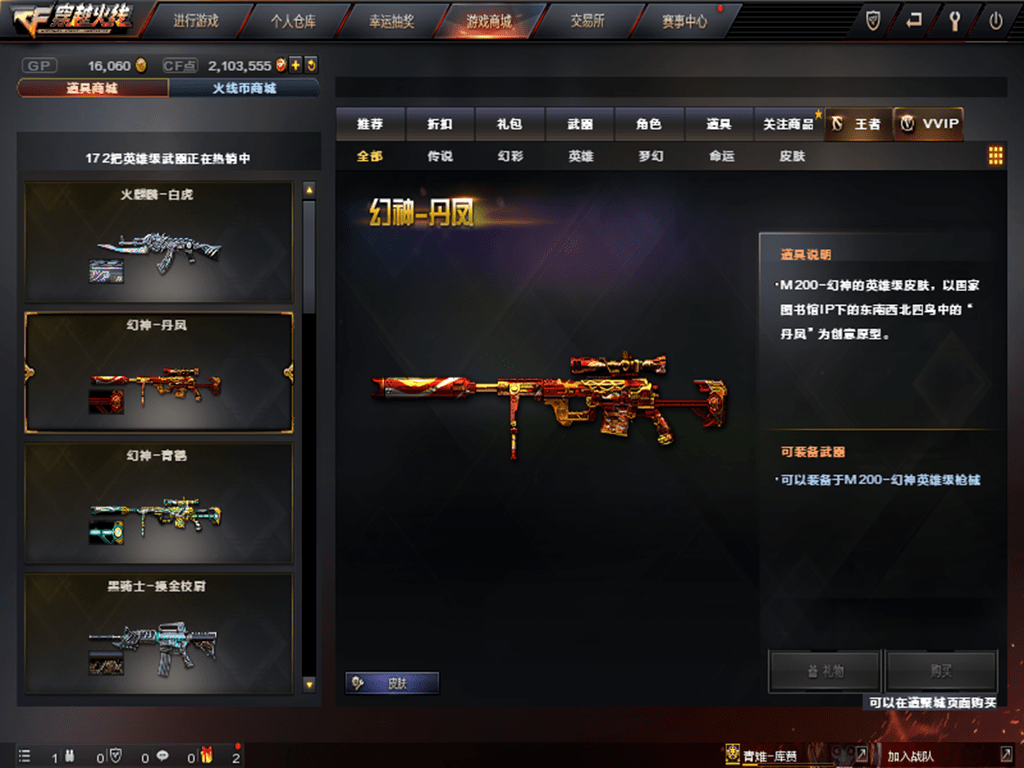The width and height of the screenshot is (1024, 768).
Task: Open the 赛事中心 tournament center
Action: pyautogui.click(x=685, y=20)
